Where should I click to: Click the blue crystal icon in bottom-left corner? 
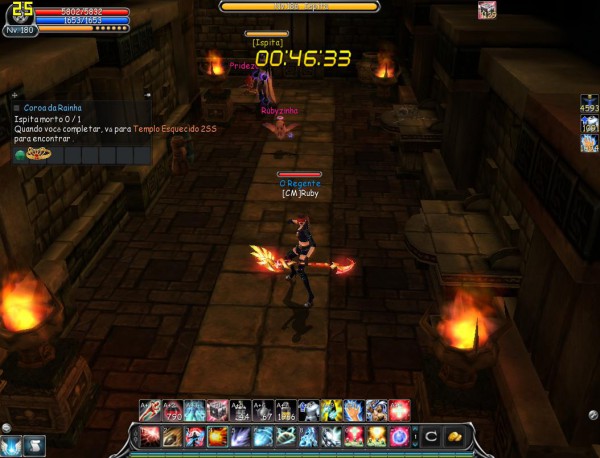(x=12, y=446)
